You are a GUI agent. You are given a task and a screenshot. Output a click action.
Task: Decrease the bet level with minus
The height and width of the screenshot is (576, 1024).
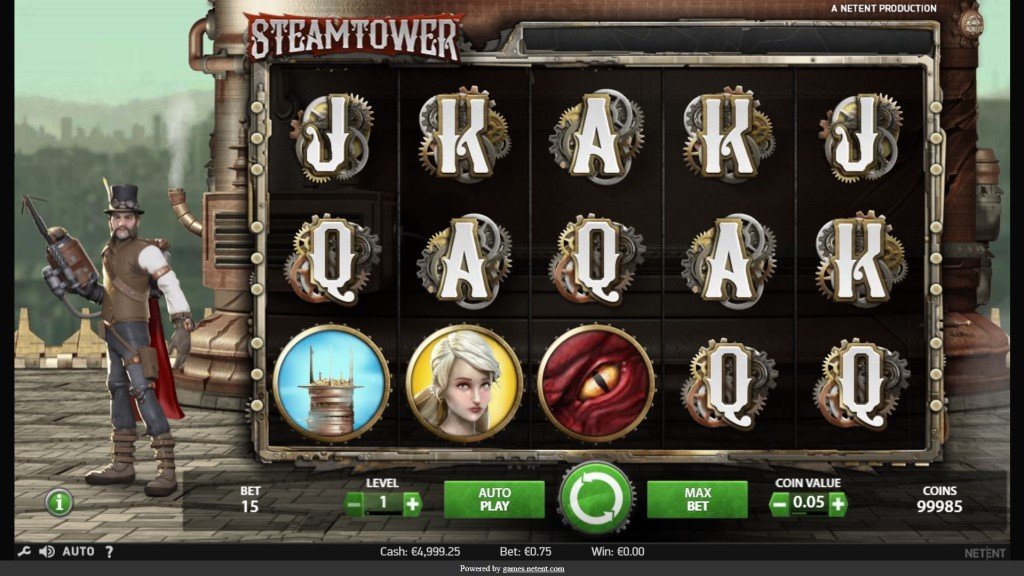click(353, 504)
